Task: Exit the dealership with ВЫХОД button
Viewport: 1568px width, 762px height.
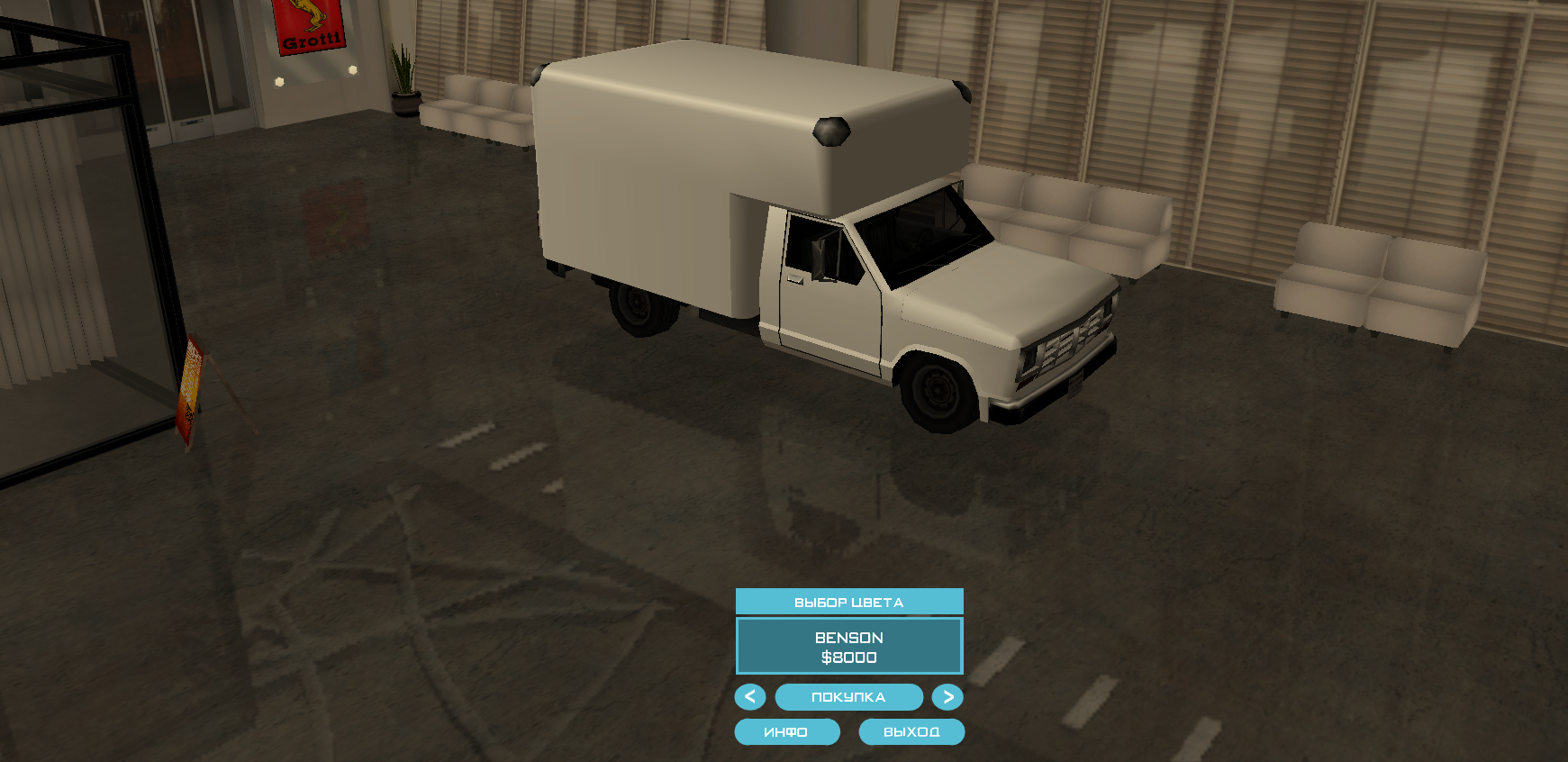Action: tap(911, 732)
